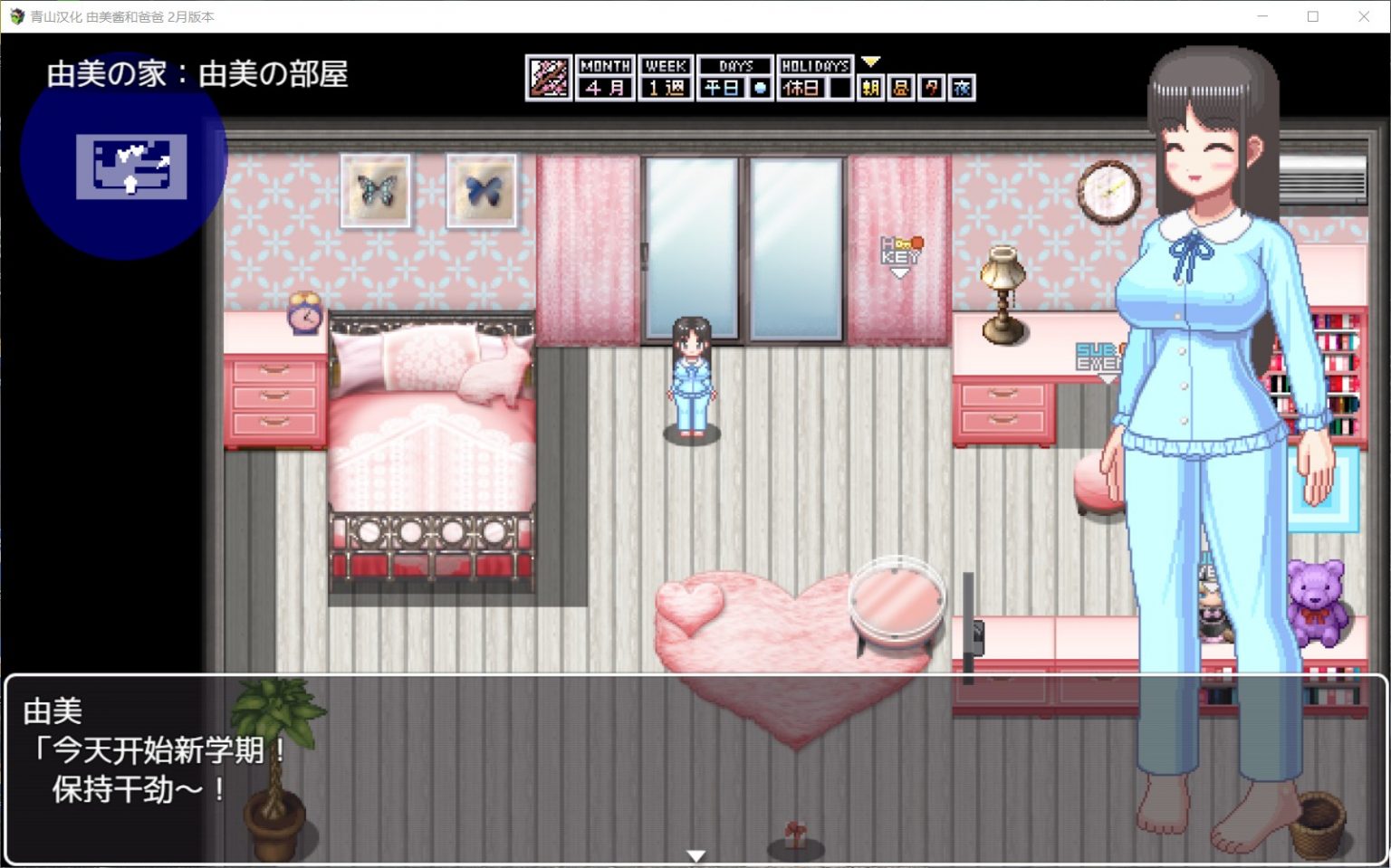Select the MONTH 4月 panel

tap(604, 76)
